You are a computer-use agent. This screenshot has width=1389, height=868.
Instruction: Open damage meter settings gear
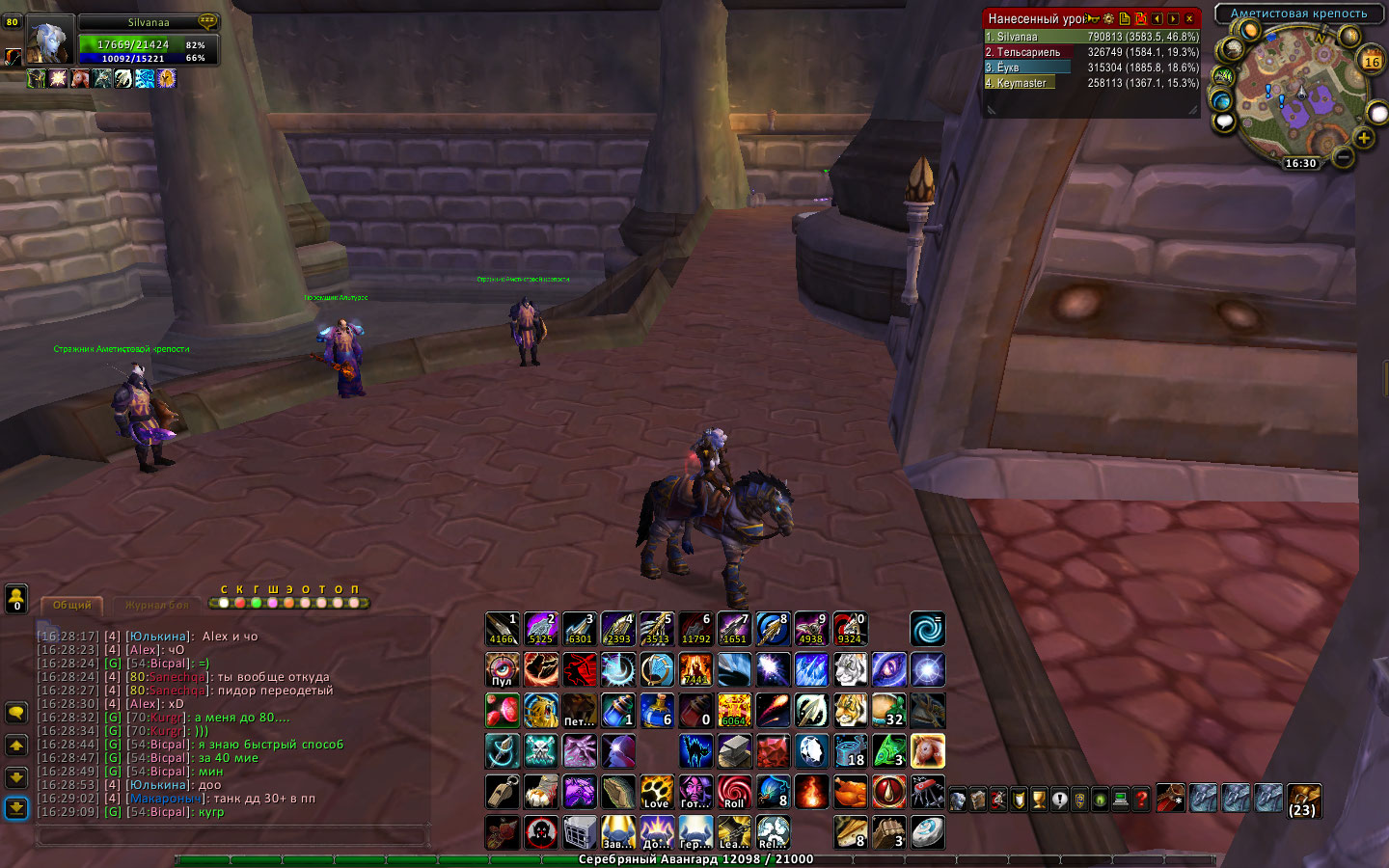click(x=1108, y=18)
